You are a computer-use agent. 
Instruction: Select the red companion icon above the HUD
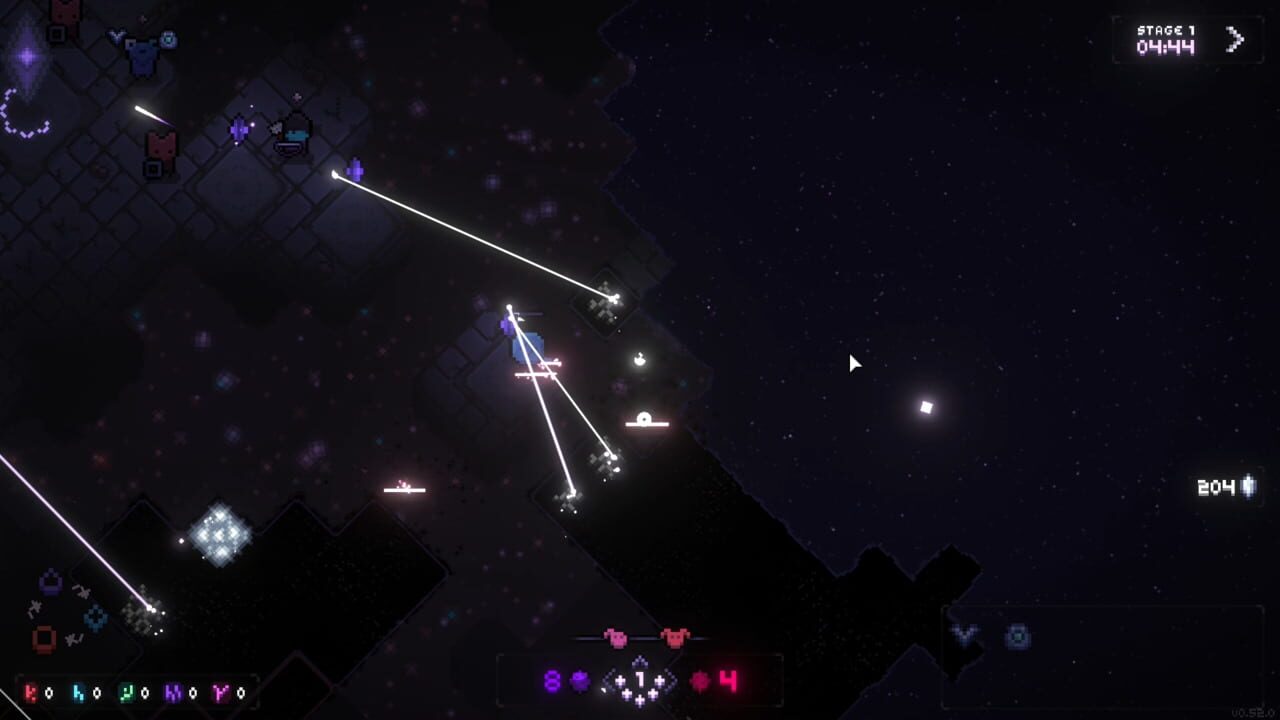coord(674,638)
